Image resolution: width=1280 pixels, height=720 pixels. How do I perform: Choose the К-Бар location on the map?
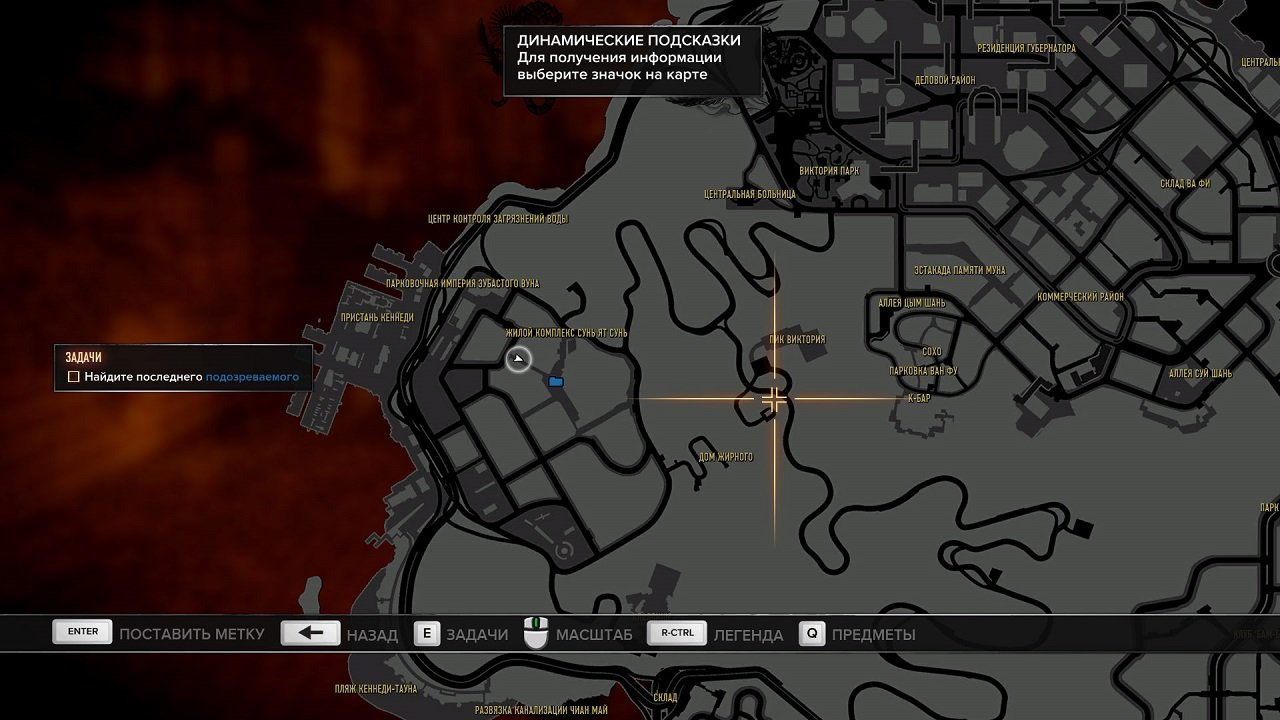tap(919, 398)
